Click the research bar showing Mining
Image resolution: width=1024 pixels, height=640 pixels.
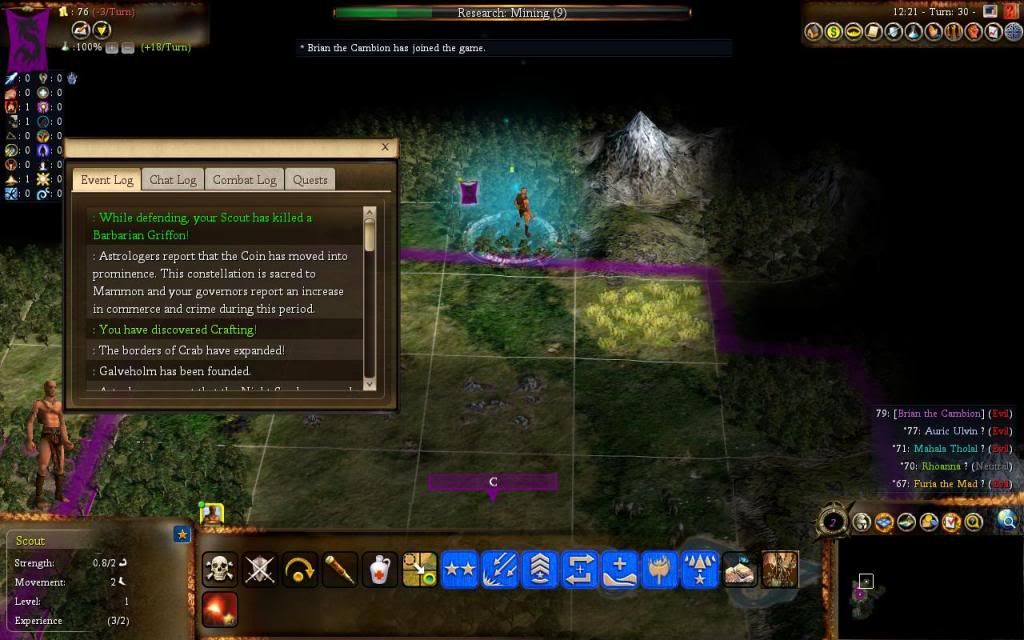[512, 13]
